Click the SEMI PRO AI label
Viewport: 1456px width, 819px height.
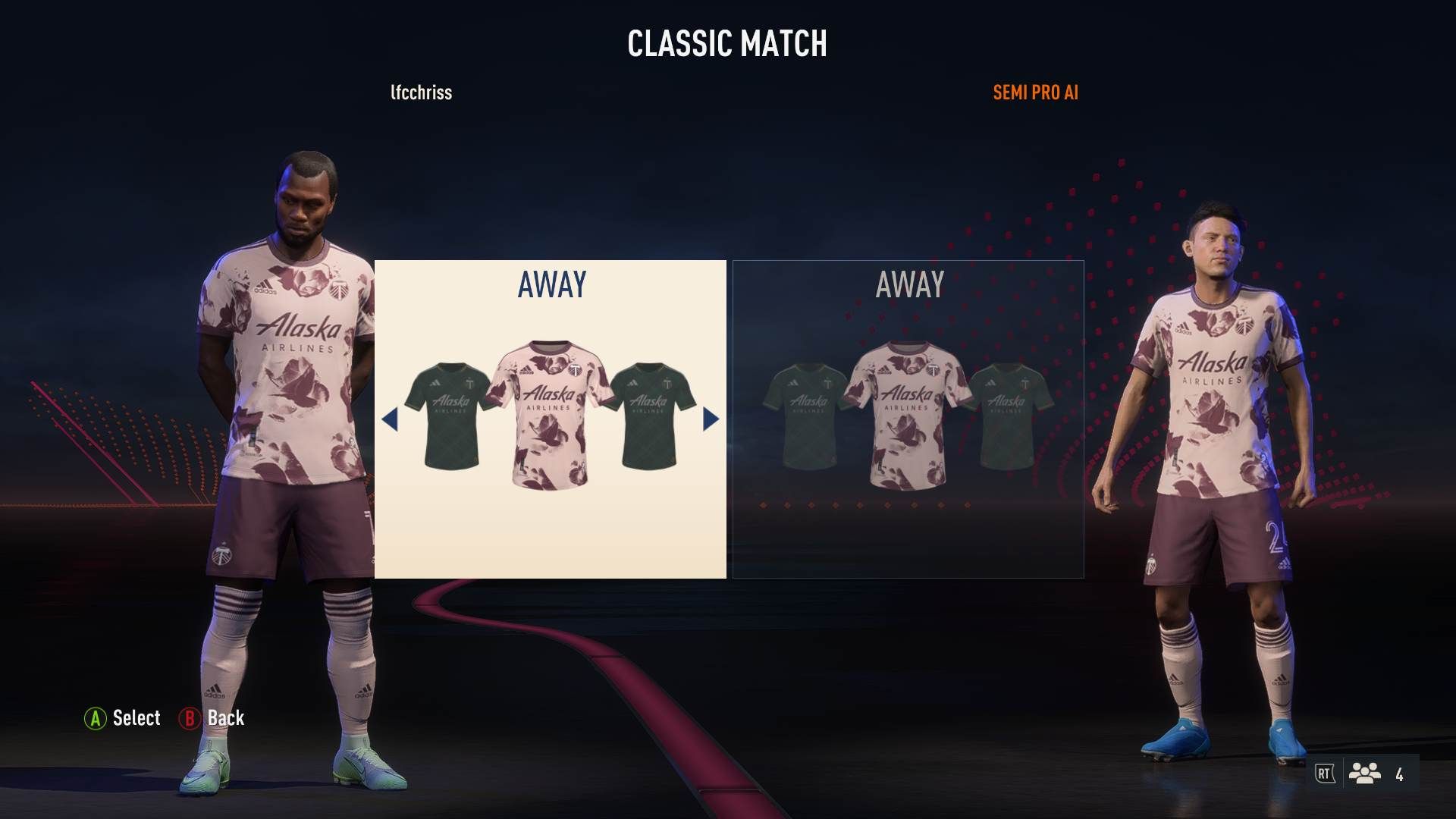click(1036, 93)
